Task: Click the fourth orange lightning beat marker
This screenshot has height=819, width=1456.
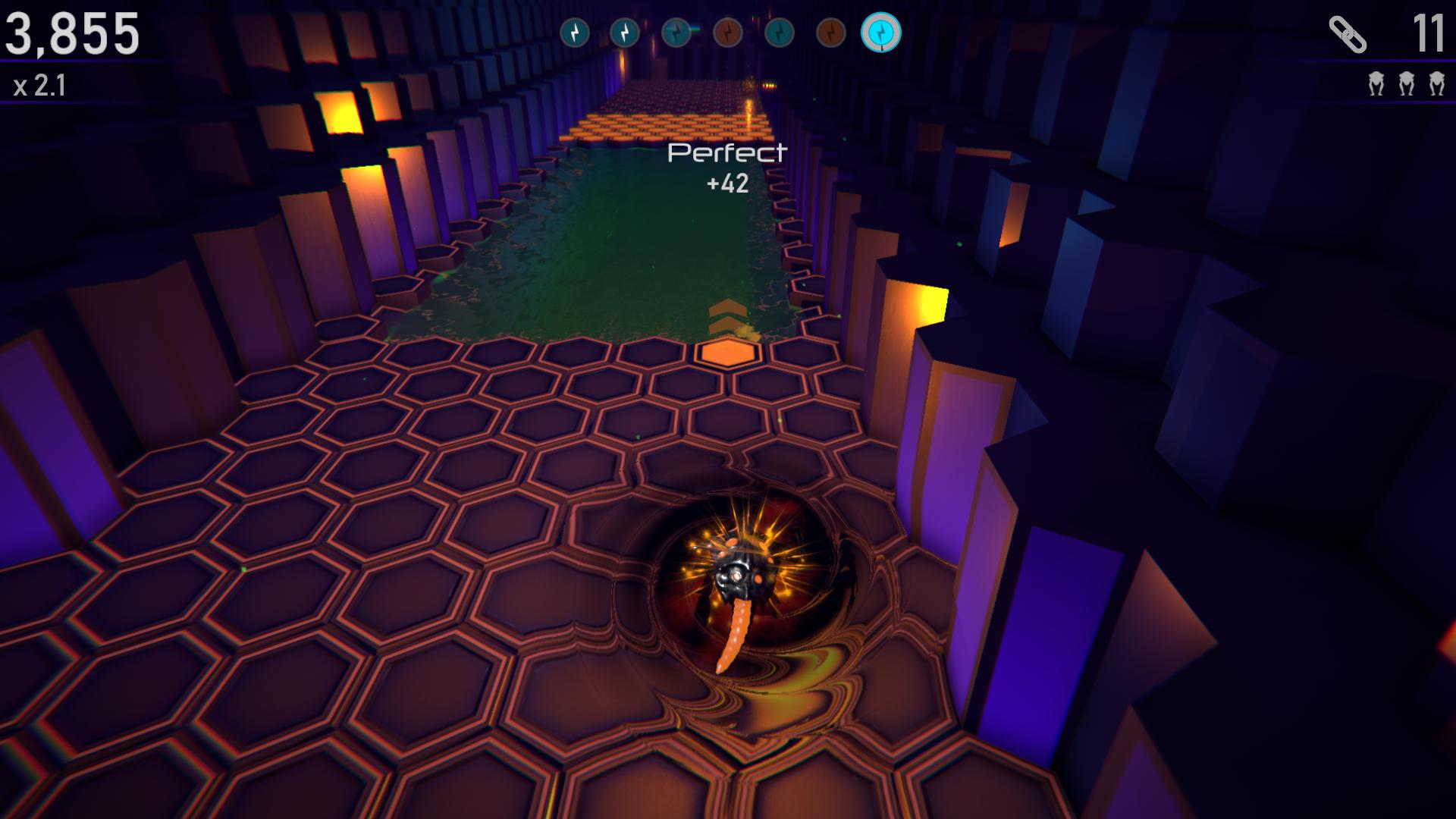Action: point(726,32)
